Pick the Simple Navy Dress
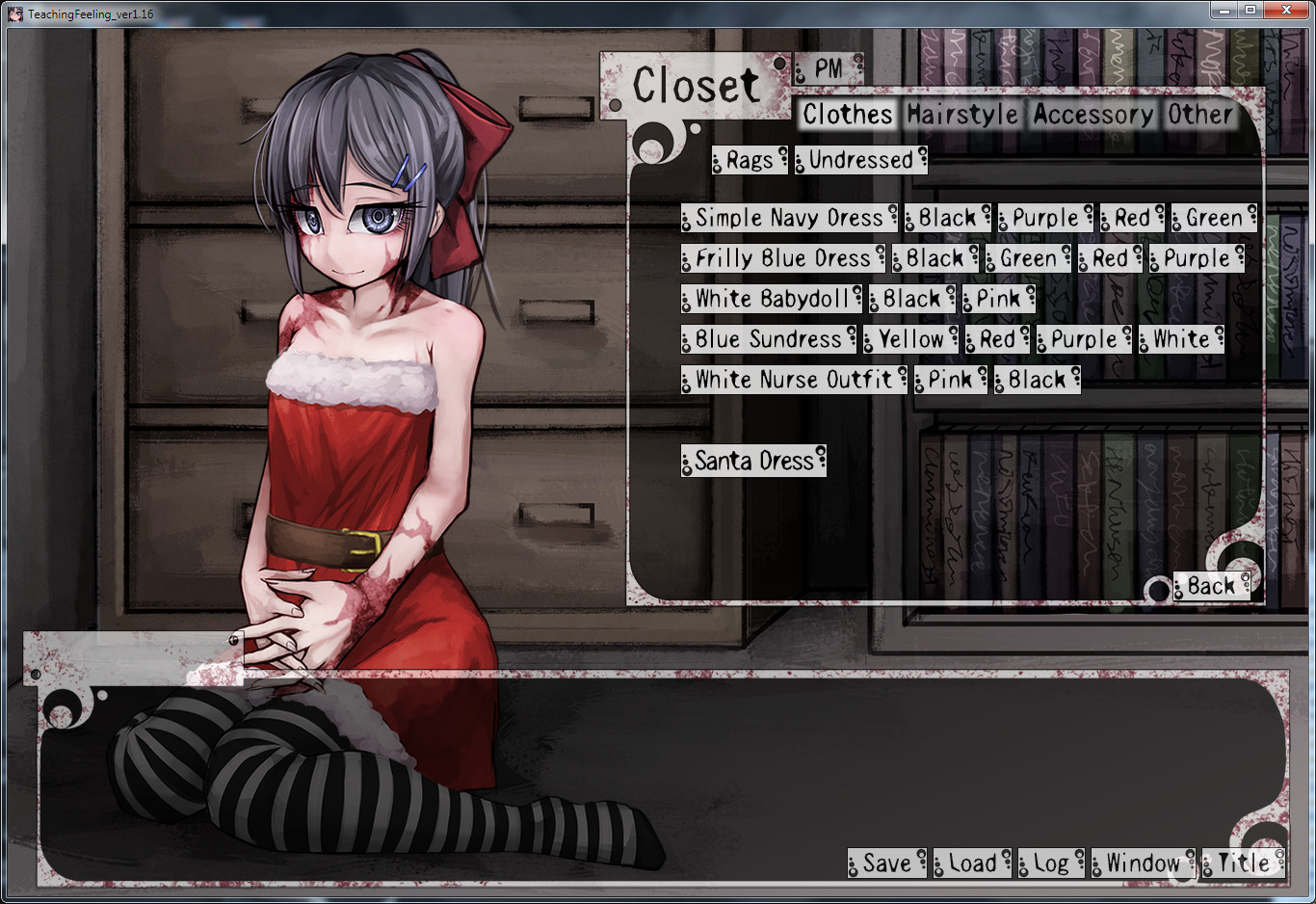Screen dimensions: 1316x904 [789, 218]
